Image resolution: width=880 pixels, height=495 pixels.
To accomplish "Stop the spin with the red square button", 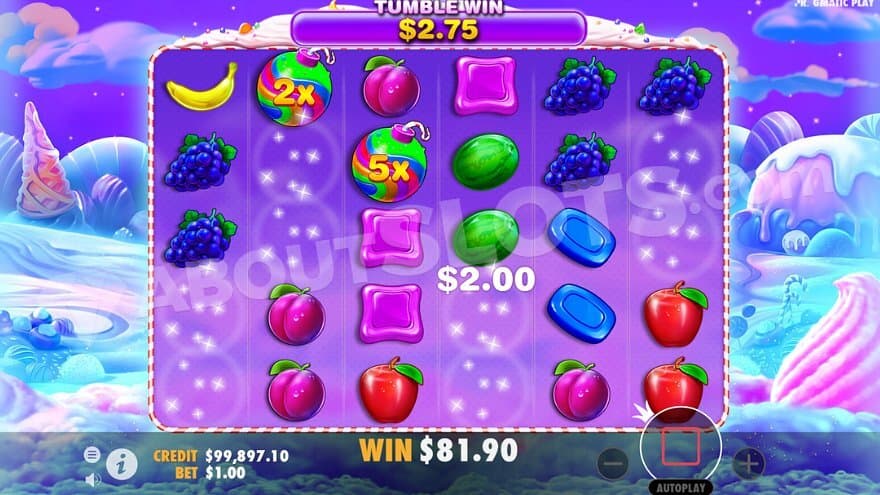I will [680, 444].
